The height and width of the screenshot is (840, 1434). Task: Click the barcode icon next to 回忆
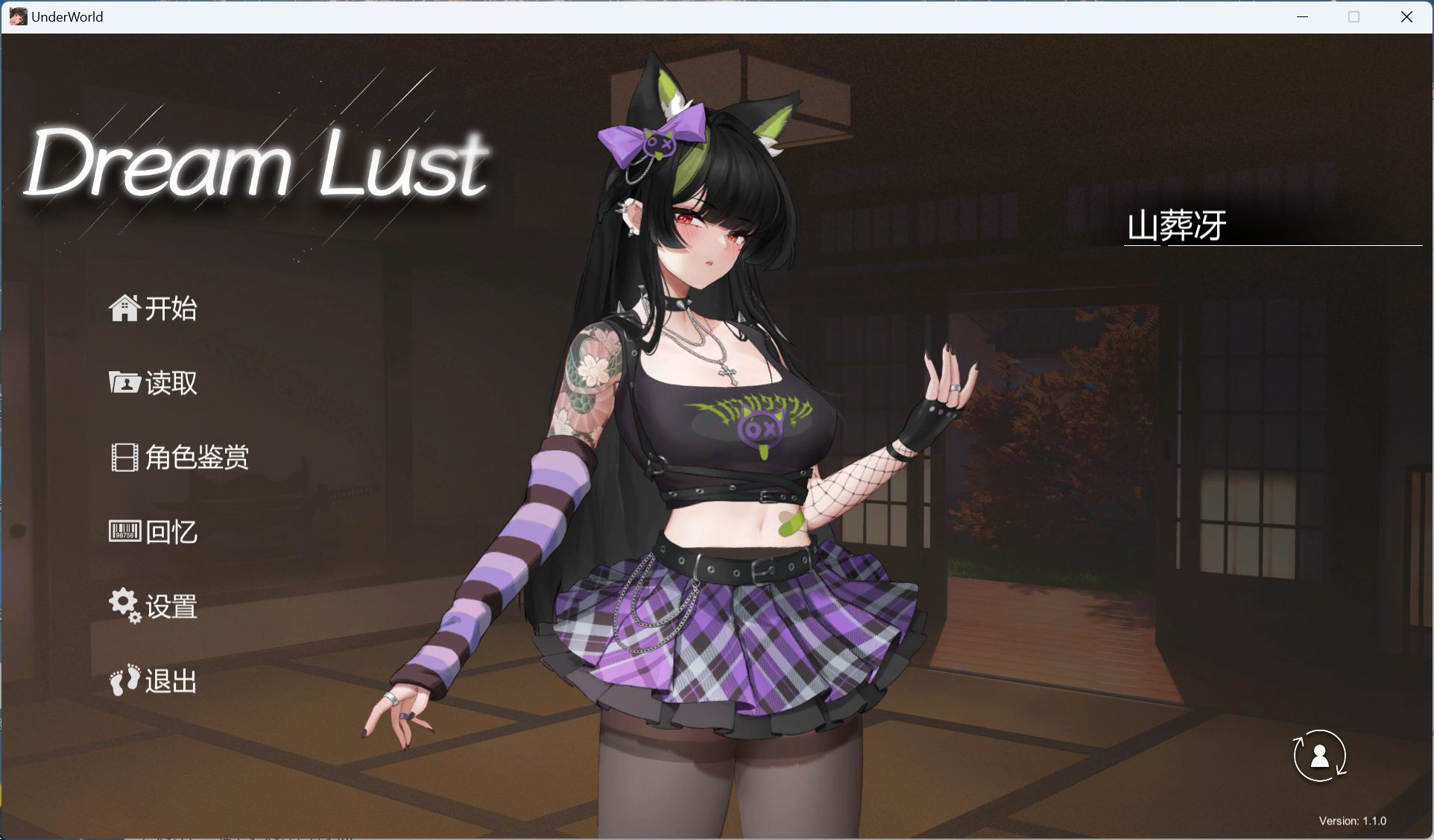[124, 531]
